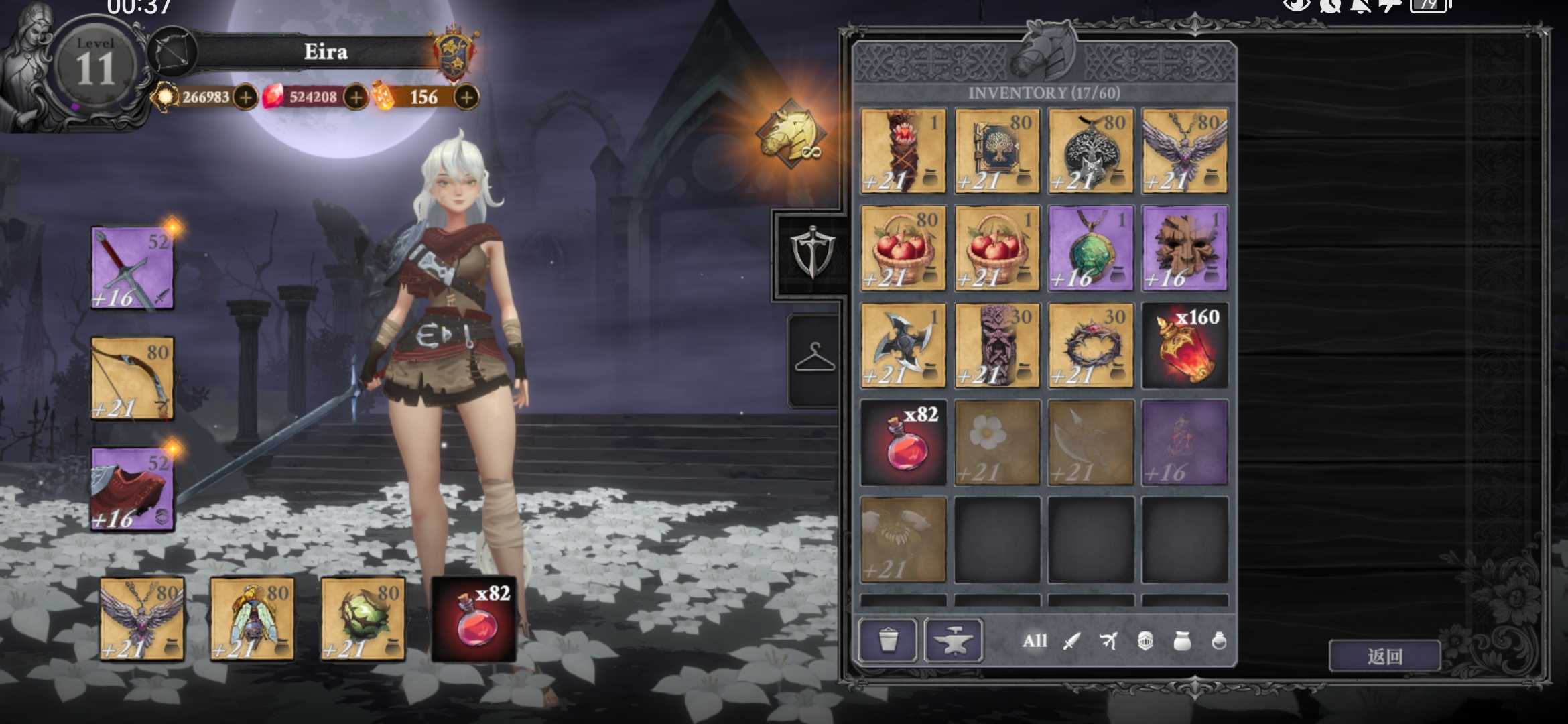Switch to the clothes hanger wardrobe tab

[x=814, y=357]
